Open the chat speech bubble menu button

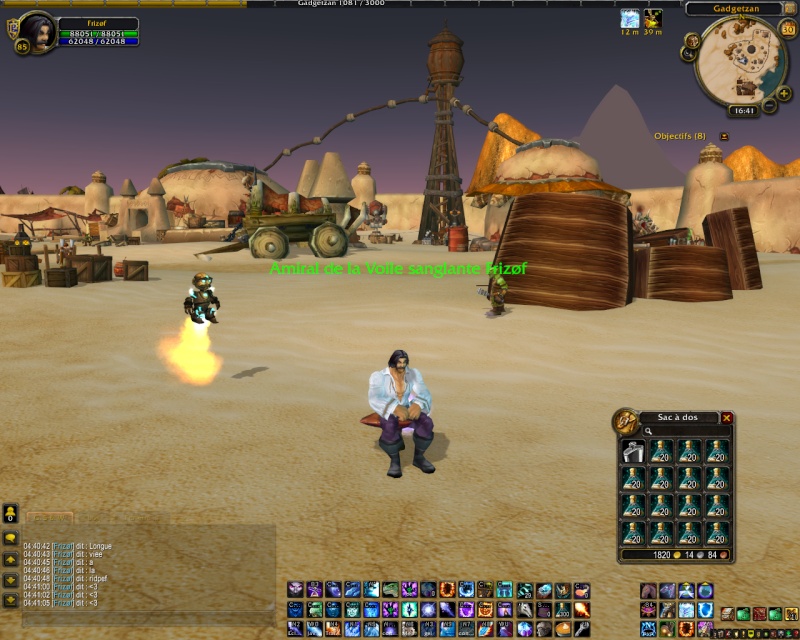[10, 538]
